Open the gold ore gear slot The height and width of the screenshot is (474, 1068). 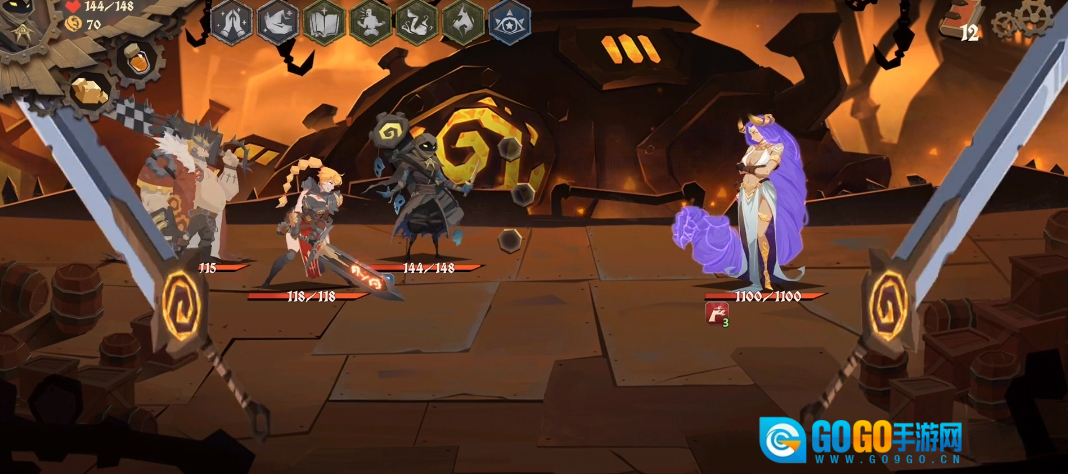[x=92, y=92]
